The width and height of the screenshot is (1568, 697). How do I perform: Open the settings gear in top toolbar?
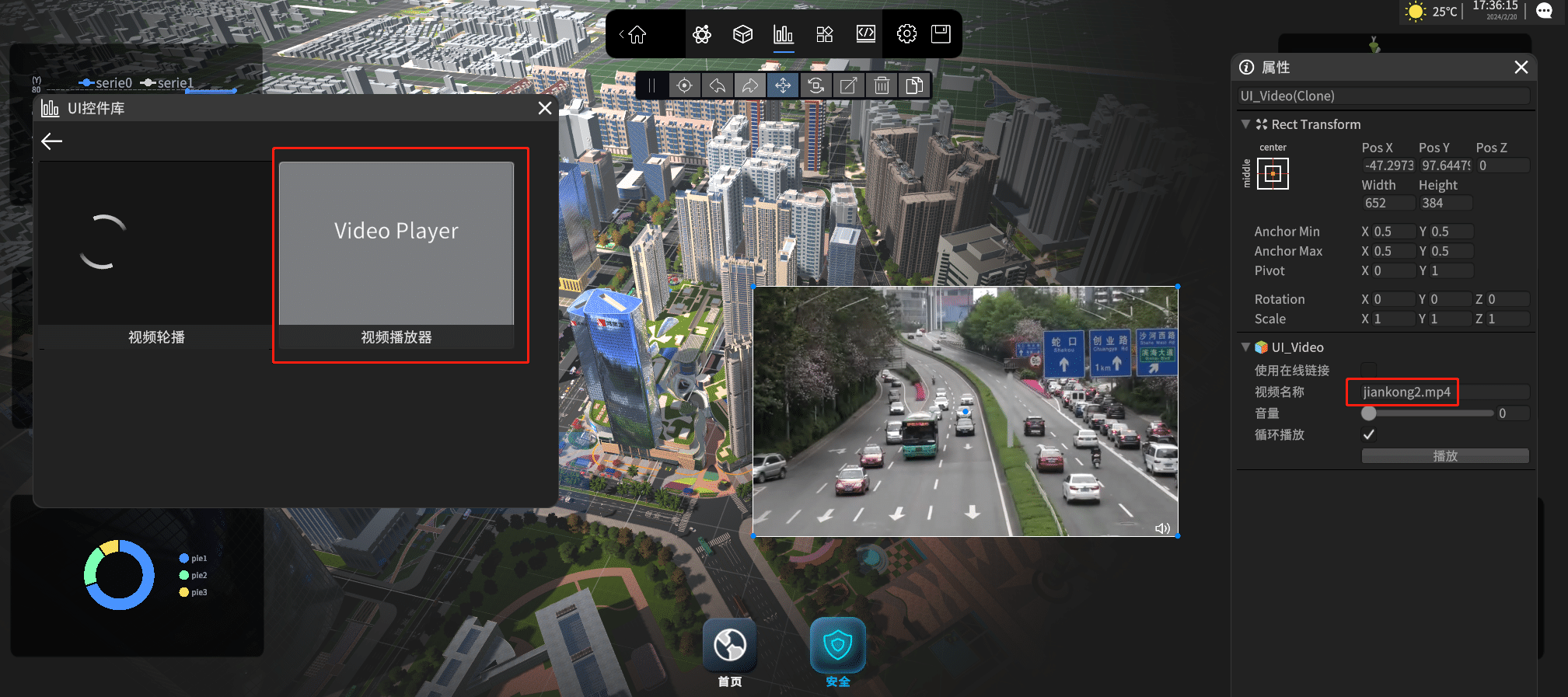click(x=906, y=34)
